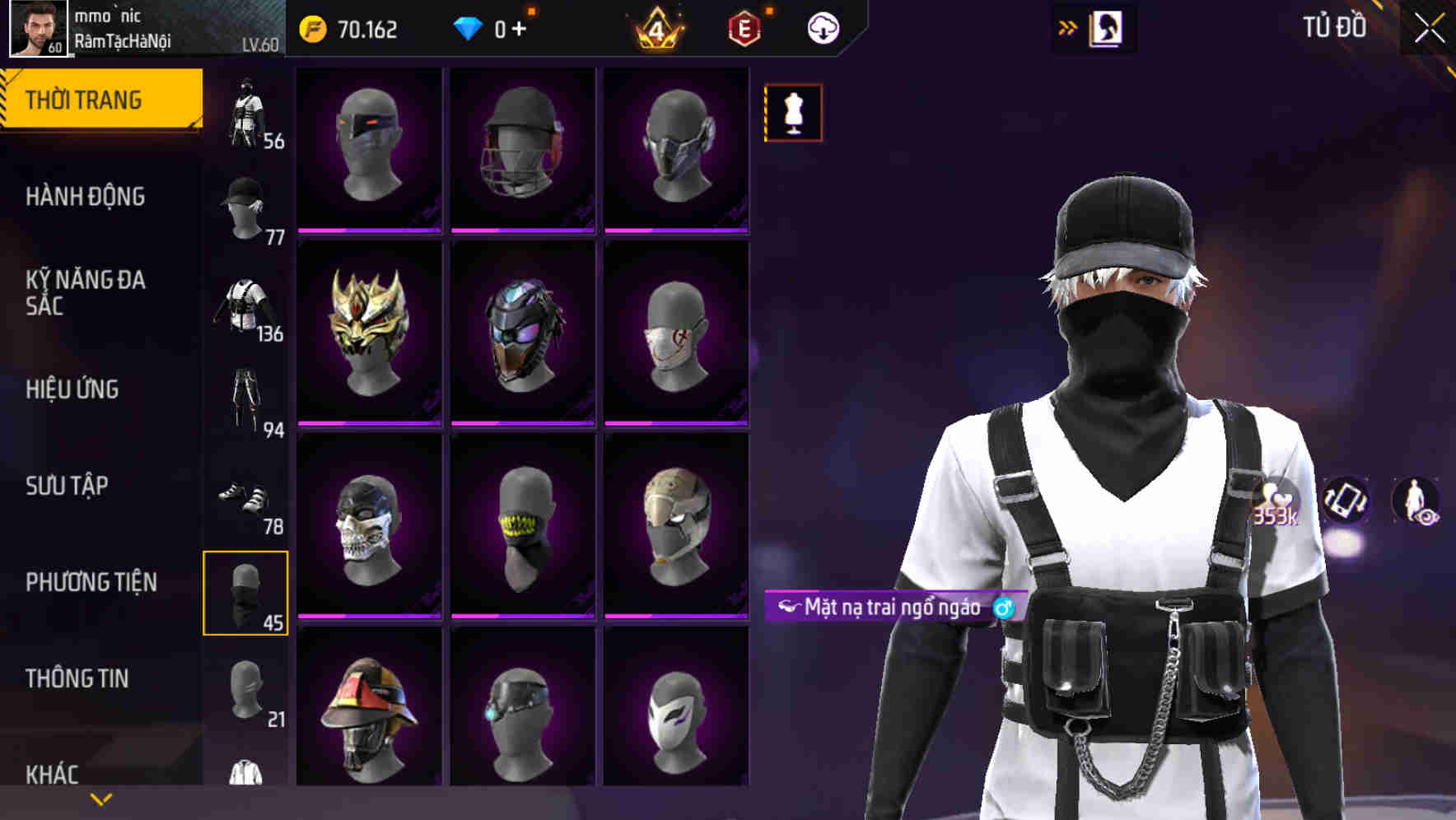Screen dimensions: 1456x820
Task: Expand the yellow chevron below KHÁC
Action: tap(99, 798)
